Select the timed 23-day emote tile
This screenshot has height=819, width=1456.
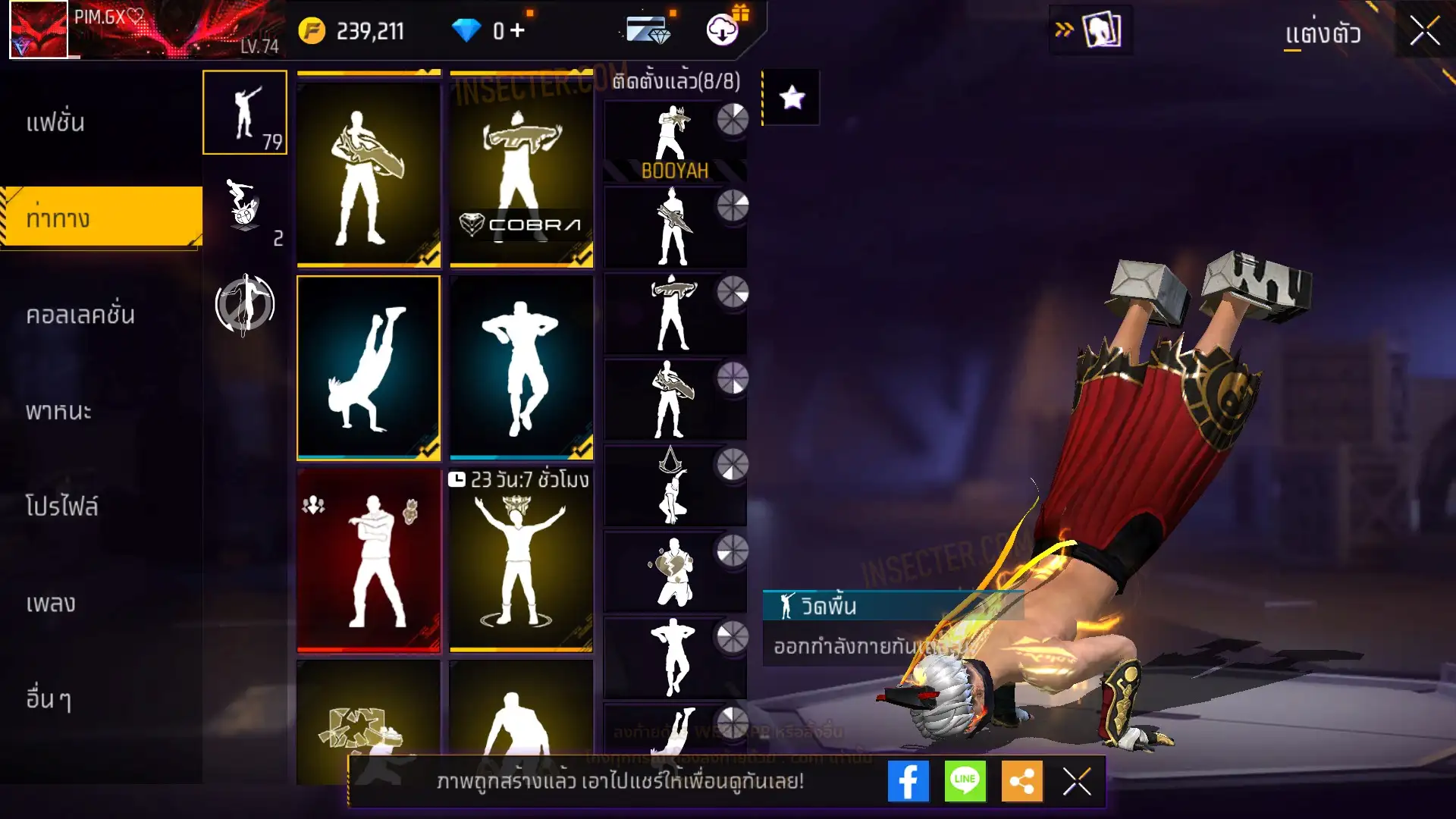point(522,560)
